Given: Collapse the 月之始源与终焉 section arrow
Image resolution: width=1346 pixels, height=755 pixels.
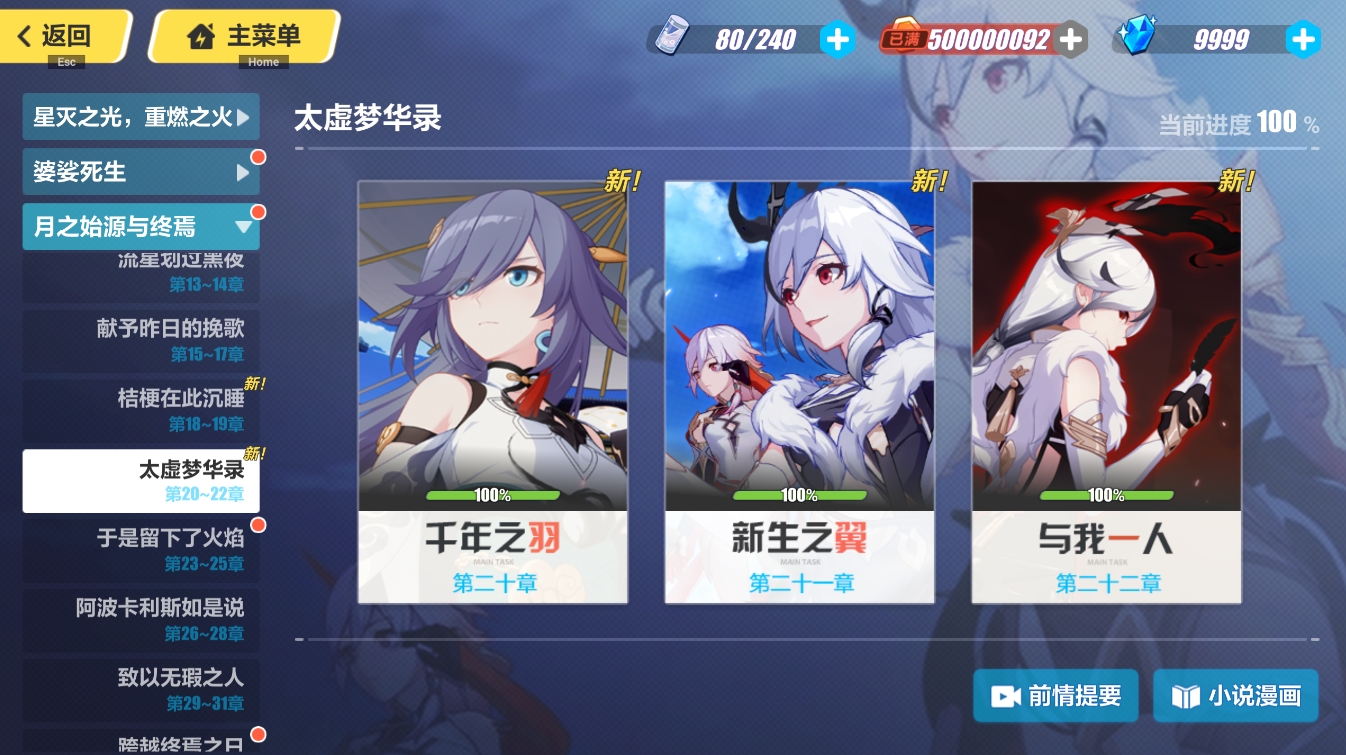Looking at the screenshot, I should coord(242,227).
